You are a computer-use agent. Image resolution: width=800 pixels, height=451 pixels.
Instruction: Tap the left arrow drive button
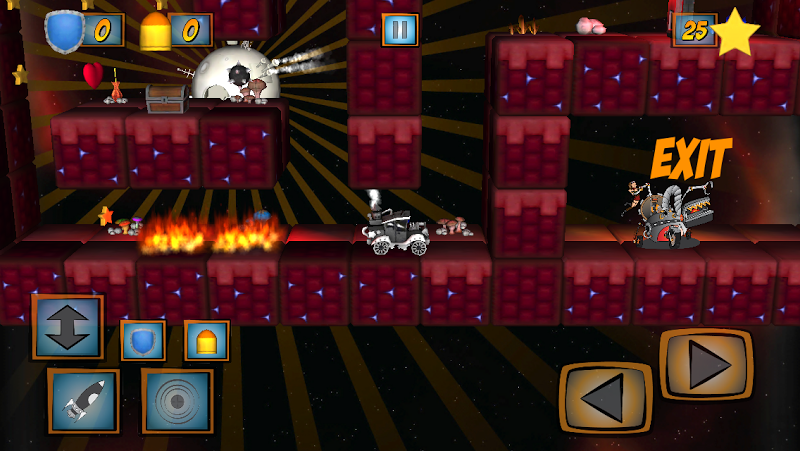[604, 397]
